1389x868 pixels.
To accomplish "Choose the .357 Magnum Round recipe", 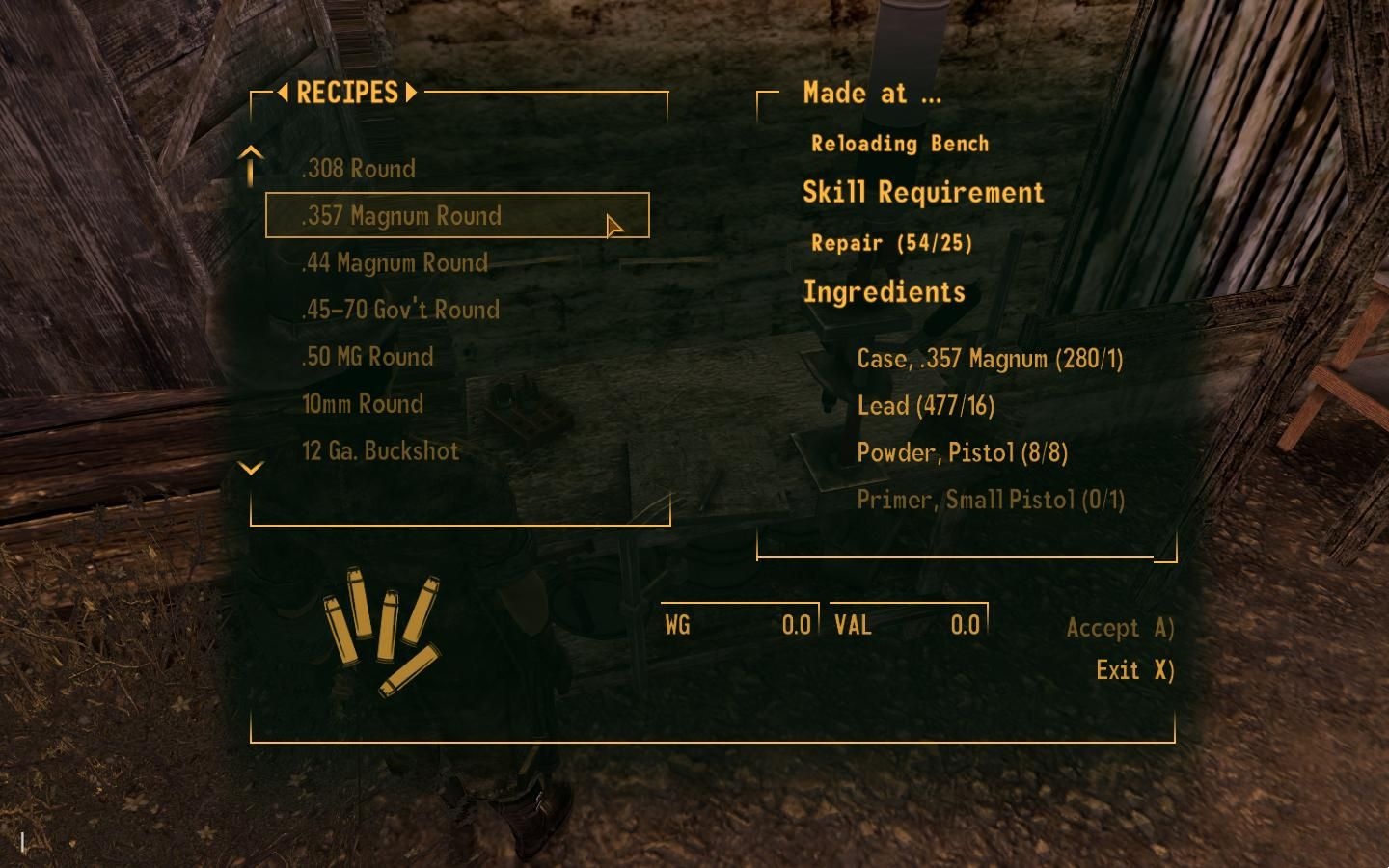I will click(401, 215).
